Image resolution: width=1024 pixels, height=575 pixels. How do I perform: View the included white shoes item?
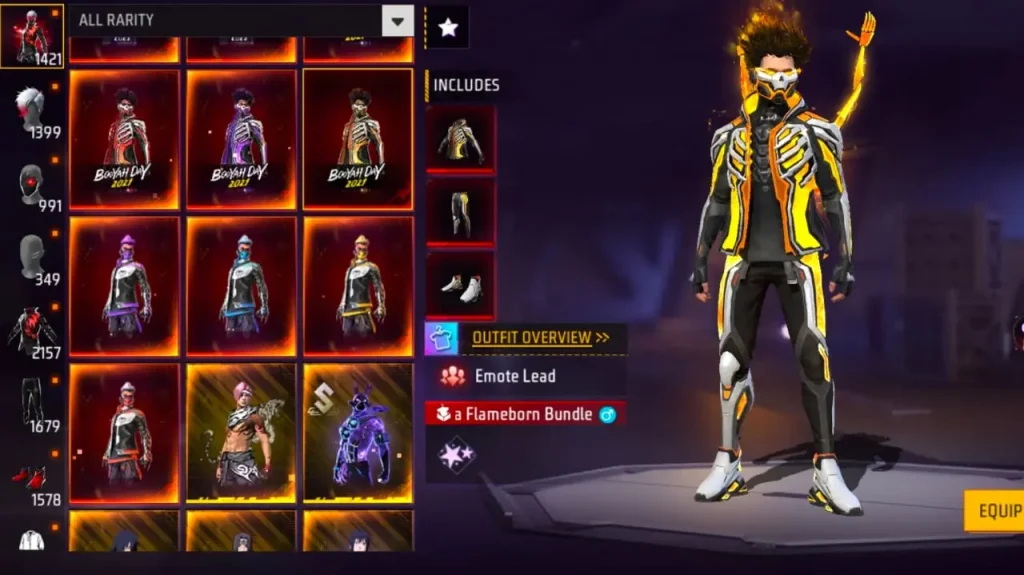tap(461, 284)
